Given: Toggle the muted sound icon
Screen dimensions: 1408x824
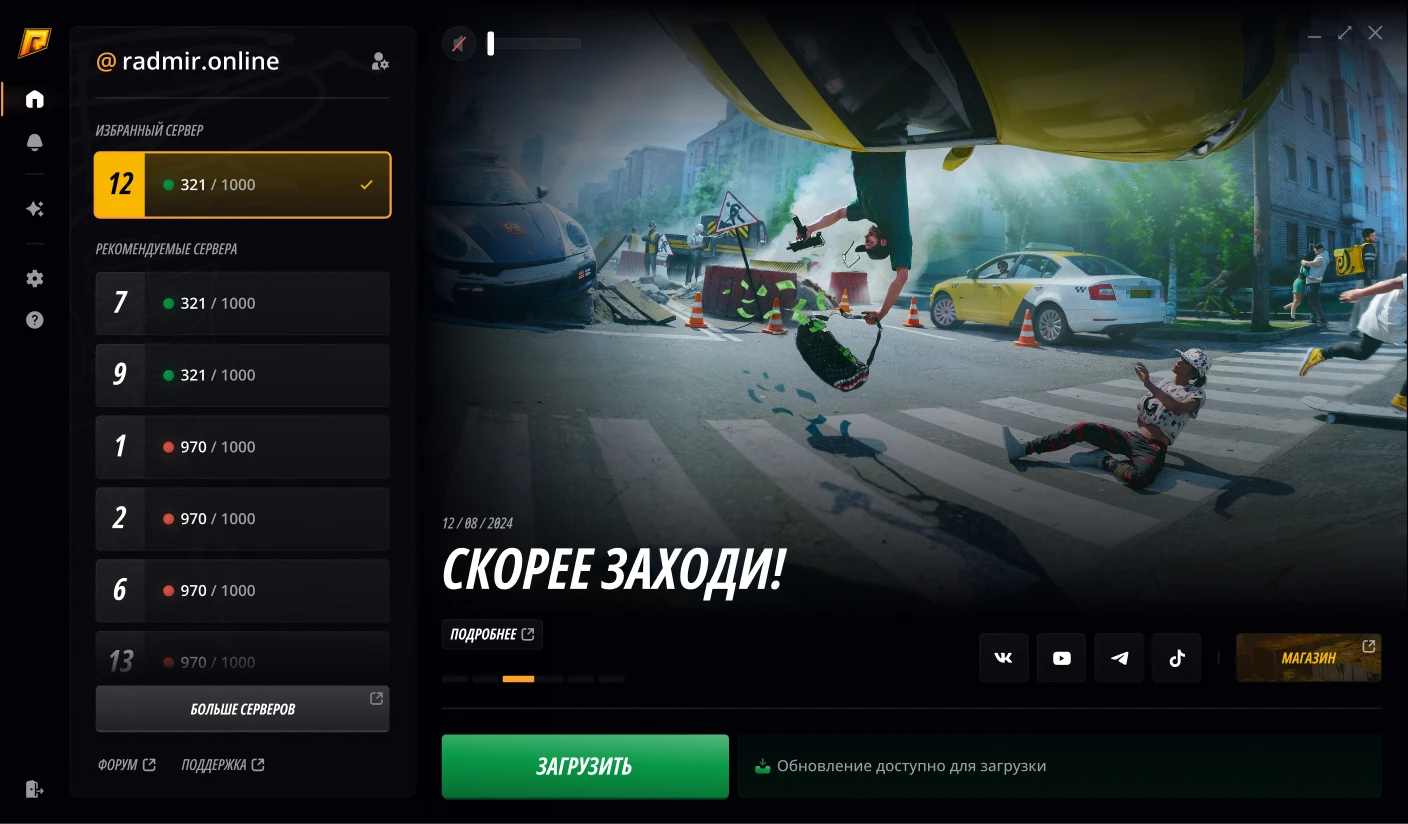Looking at the screenshot, I should tap(459, 44).
